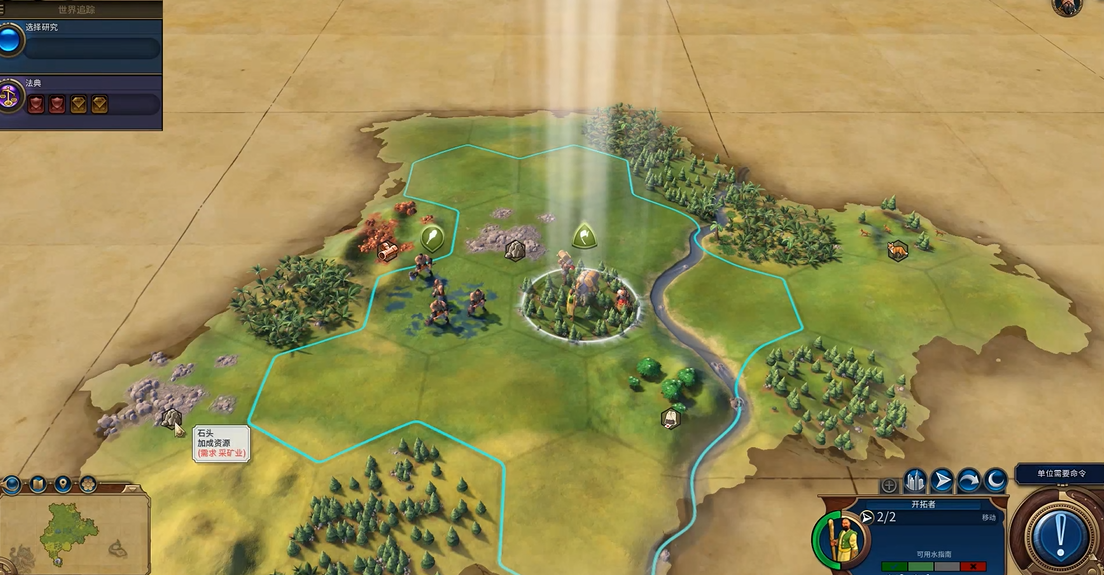This screenshot has width=1104, height=575.
Task: Put the settler to sleep
Action: pyautogui.click(x=995, y=481)
